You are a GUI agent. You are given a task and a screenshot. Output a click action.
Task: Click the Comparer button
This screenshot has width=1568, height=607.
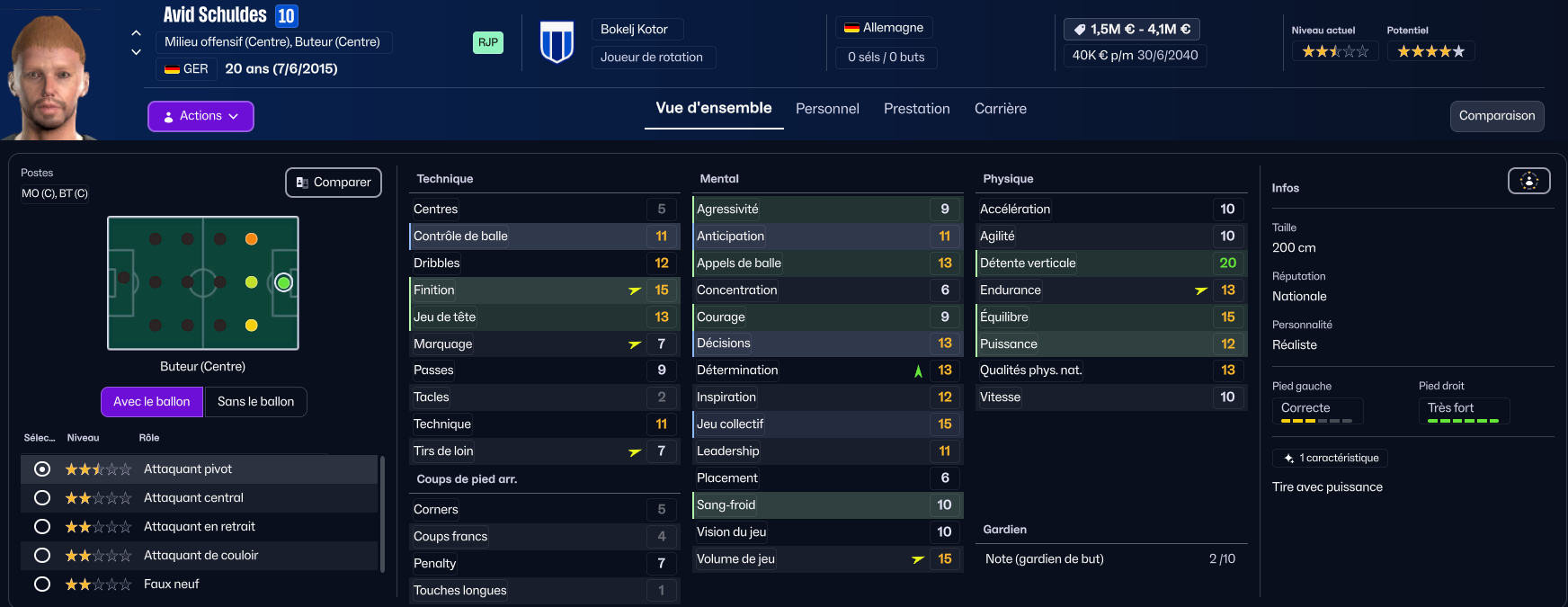tap(334, 183)
